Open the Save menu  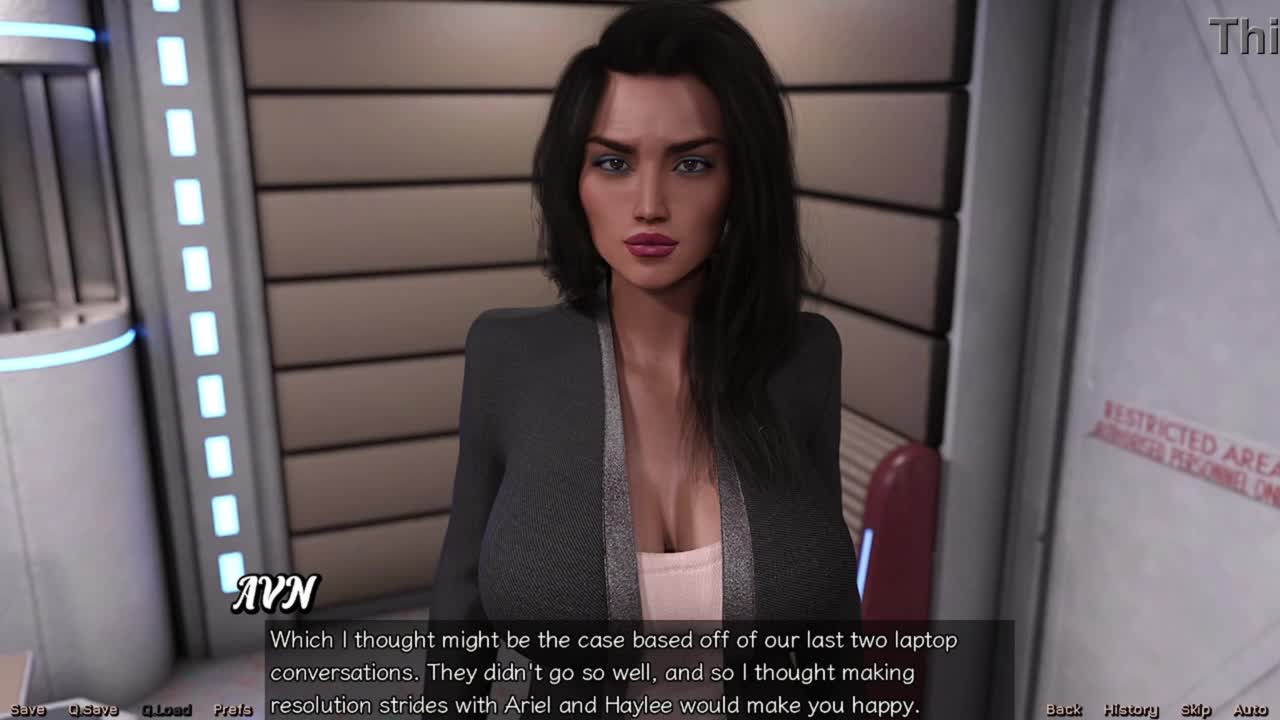(x=28, y=710)
